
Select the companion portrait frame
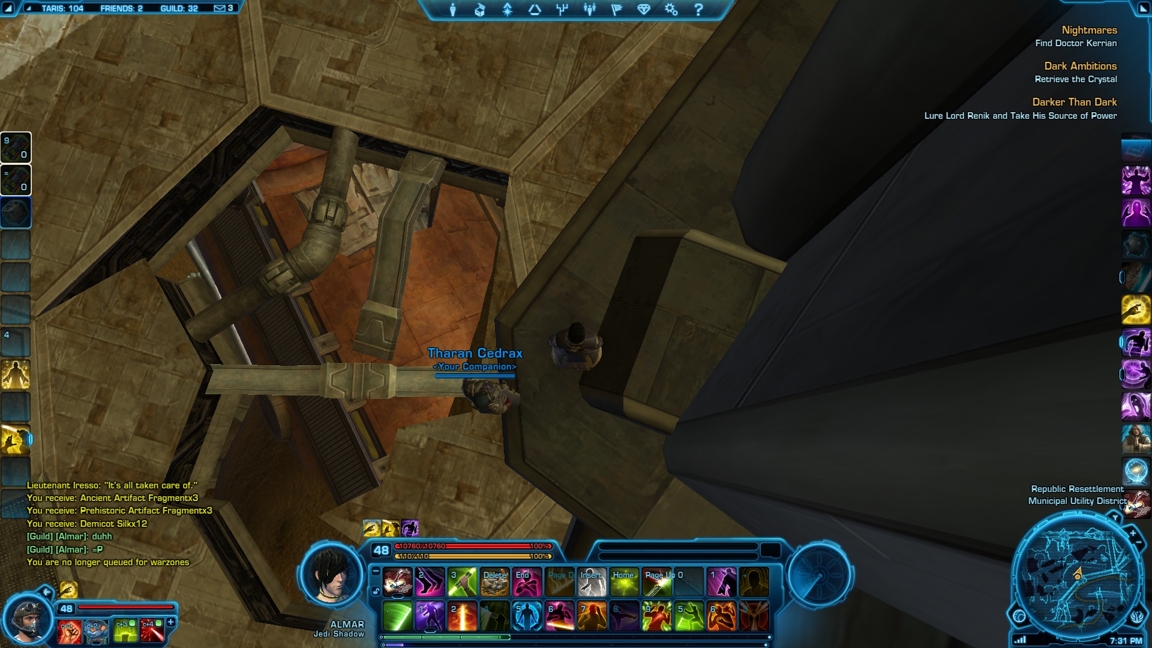coord(27,618)
